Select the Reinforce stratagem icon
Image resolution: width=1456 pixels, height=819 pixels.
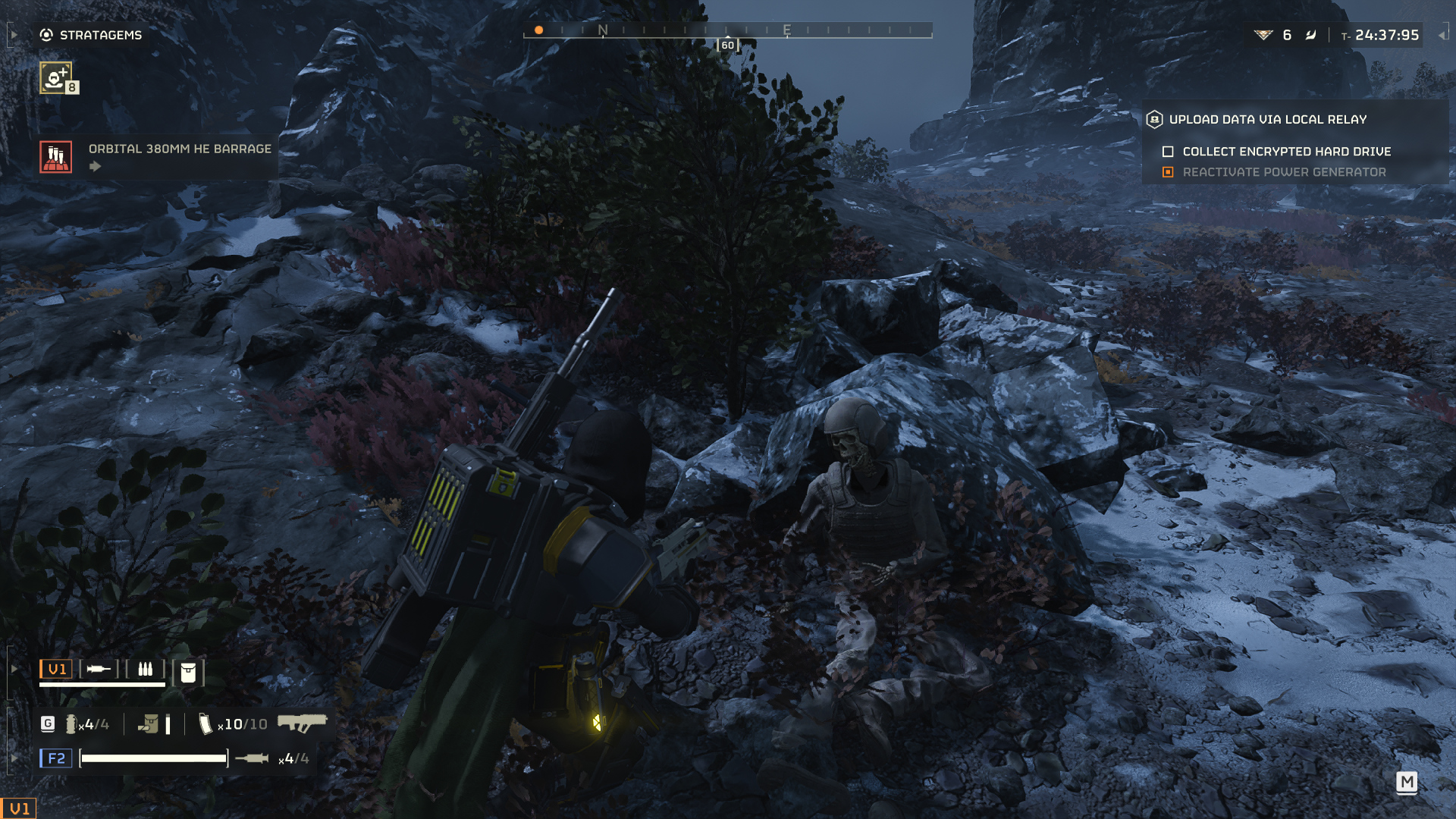point(56,78)
